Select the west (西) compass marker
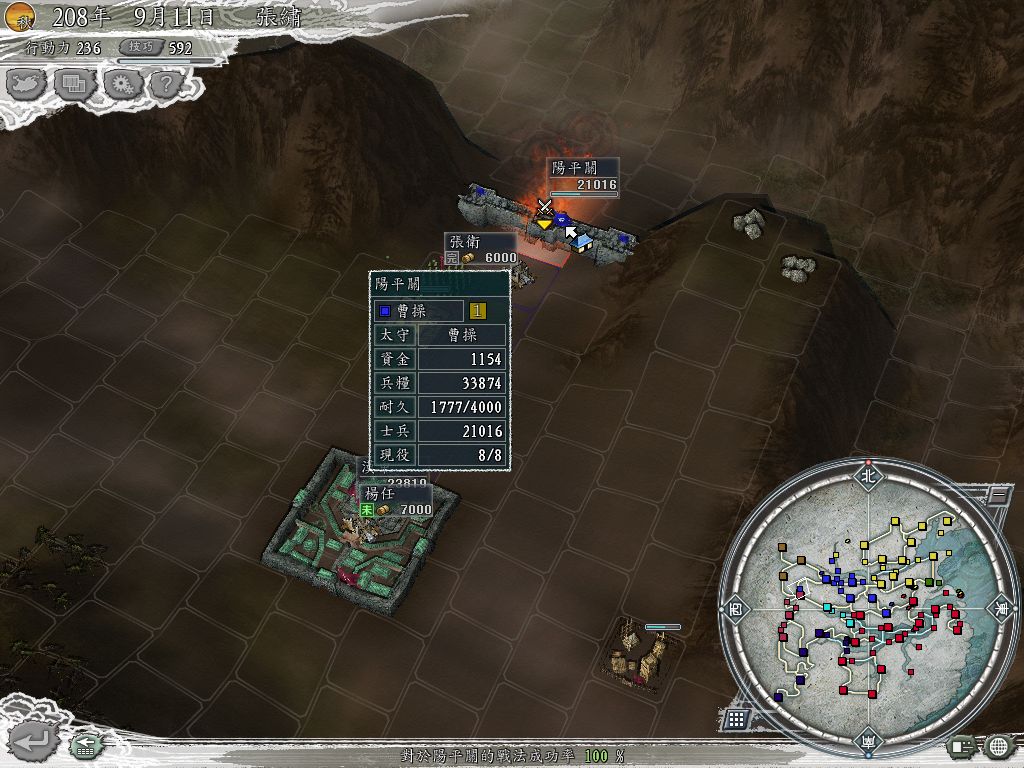The image size is (1024, 768). click(736, 607)
